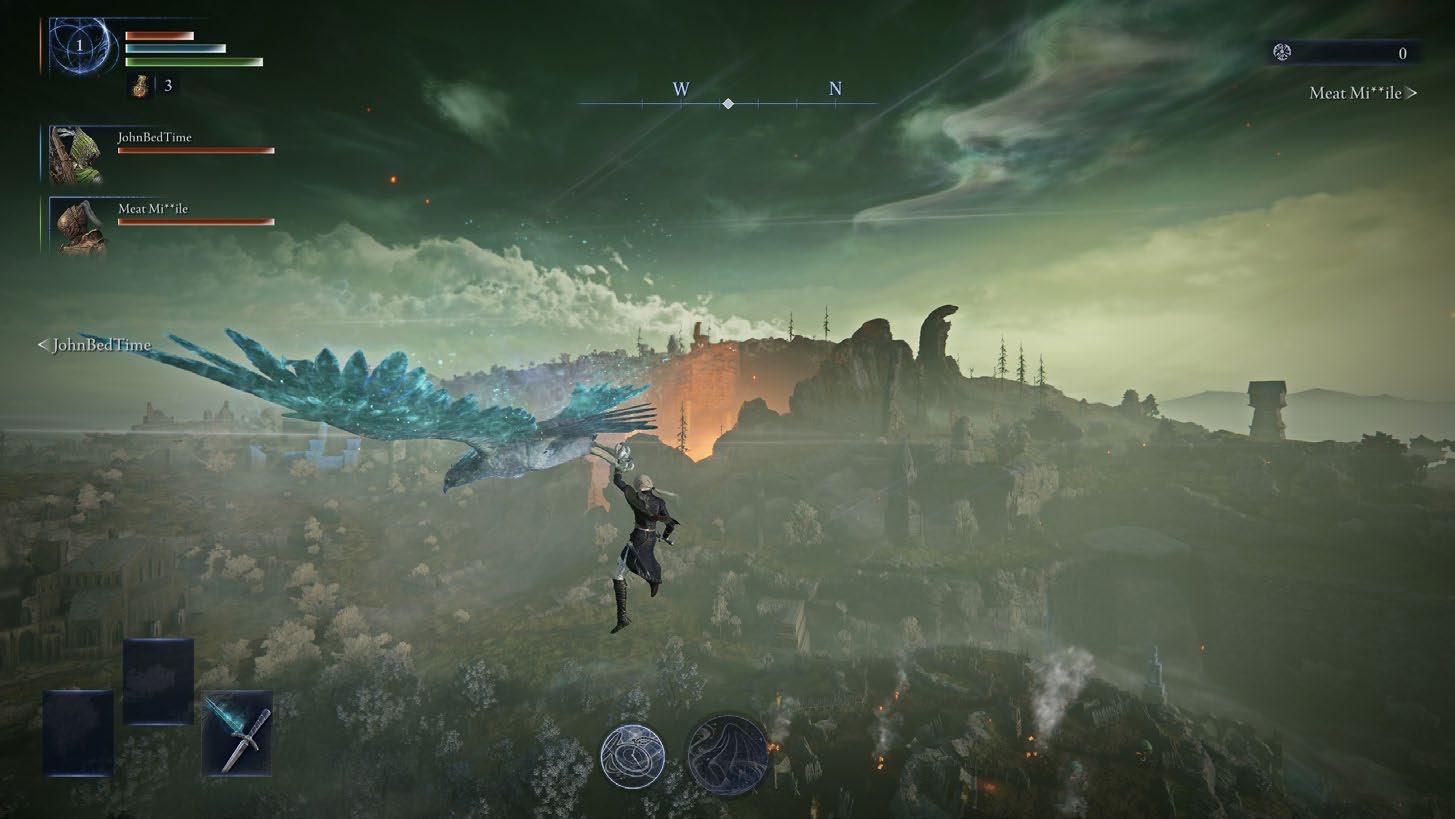Click the compass bar center marker
1455x819 pixels.
click(x=728, y=104)
